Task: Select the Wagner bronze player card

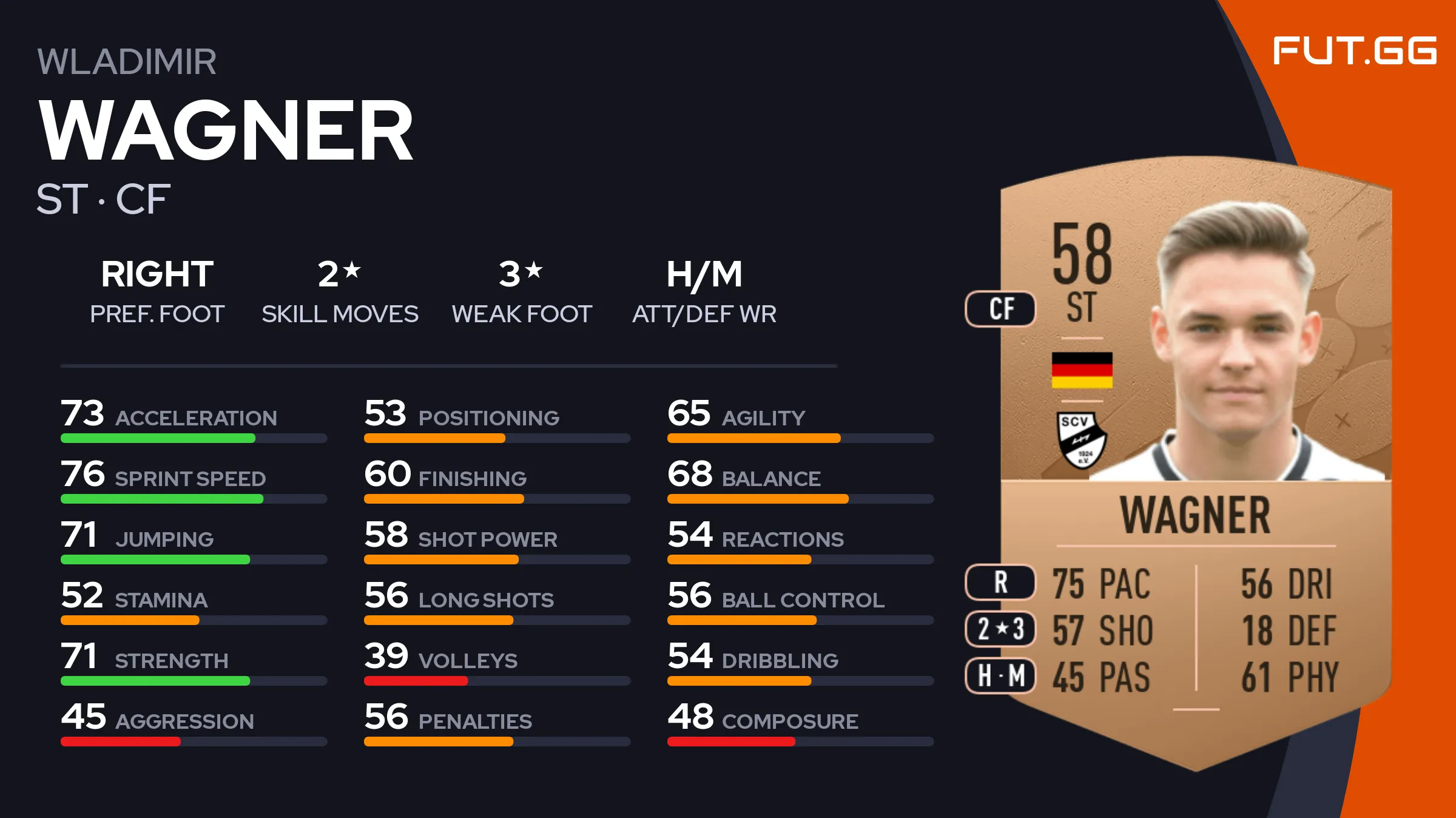Action: tap(1195, 461)
